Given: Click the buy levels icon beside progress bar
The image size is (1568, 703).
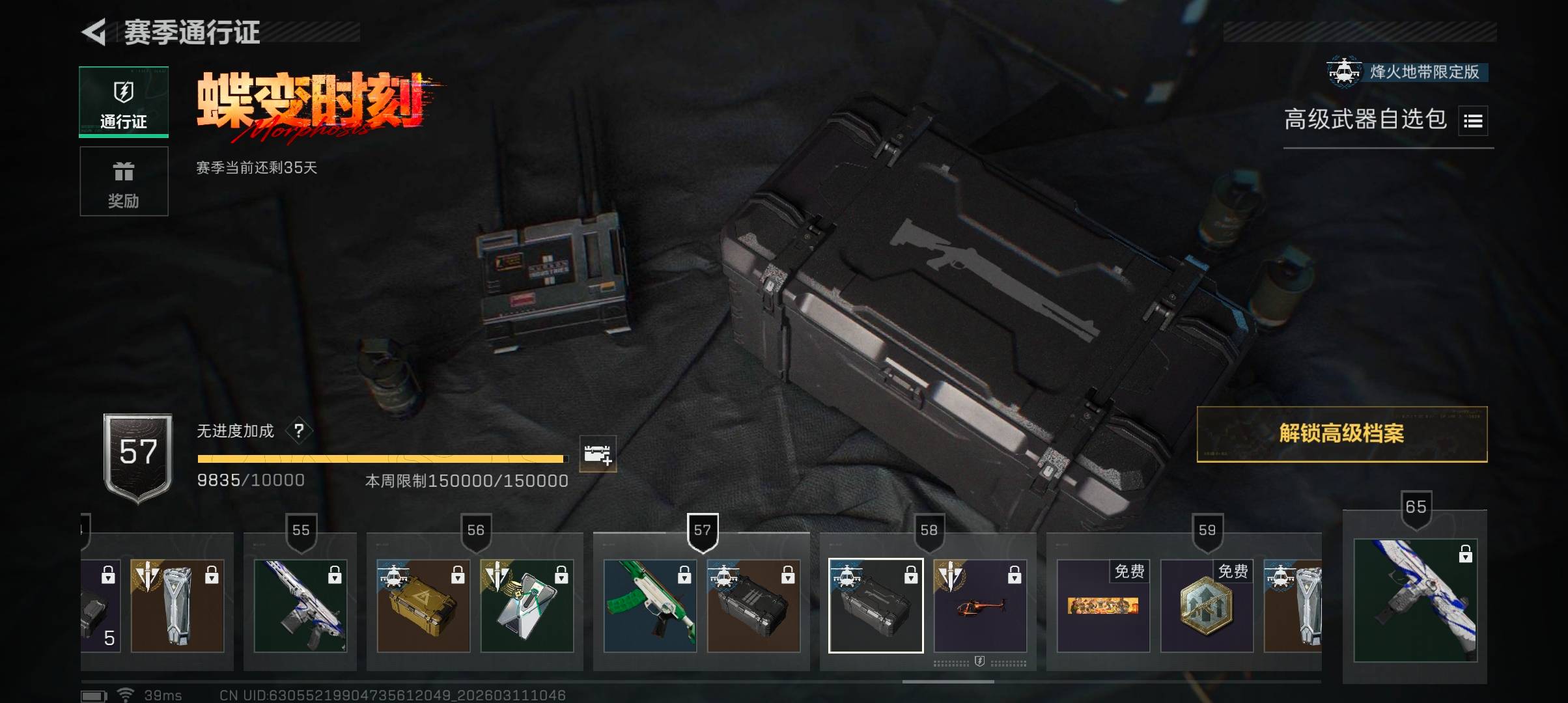Looking at the screenshot, I should click(x=597, y=454).
